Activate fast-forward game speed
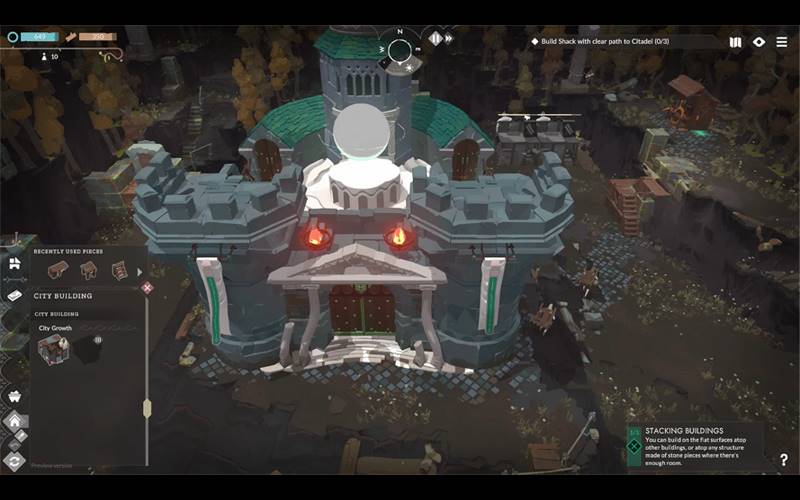The image size is (800, 500). (449, 38)
